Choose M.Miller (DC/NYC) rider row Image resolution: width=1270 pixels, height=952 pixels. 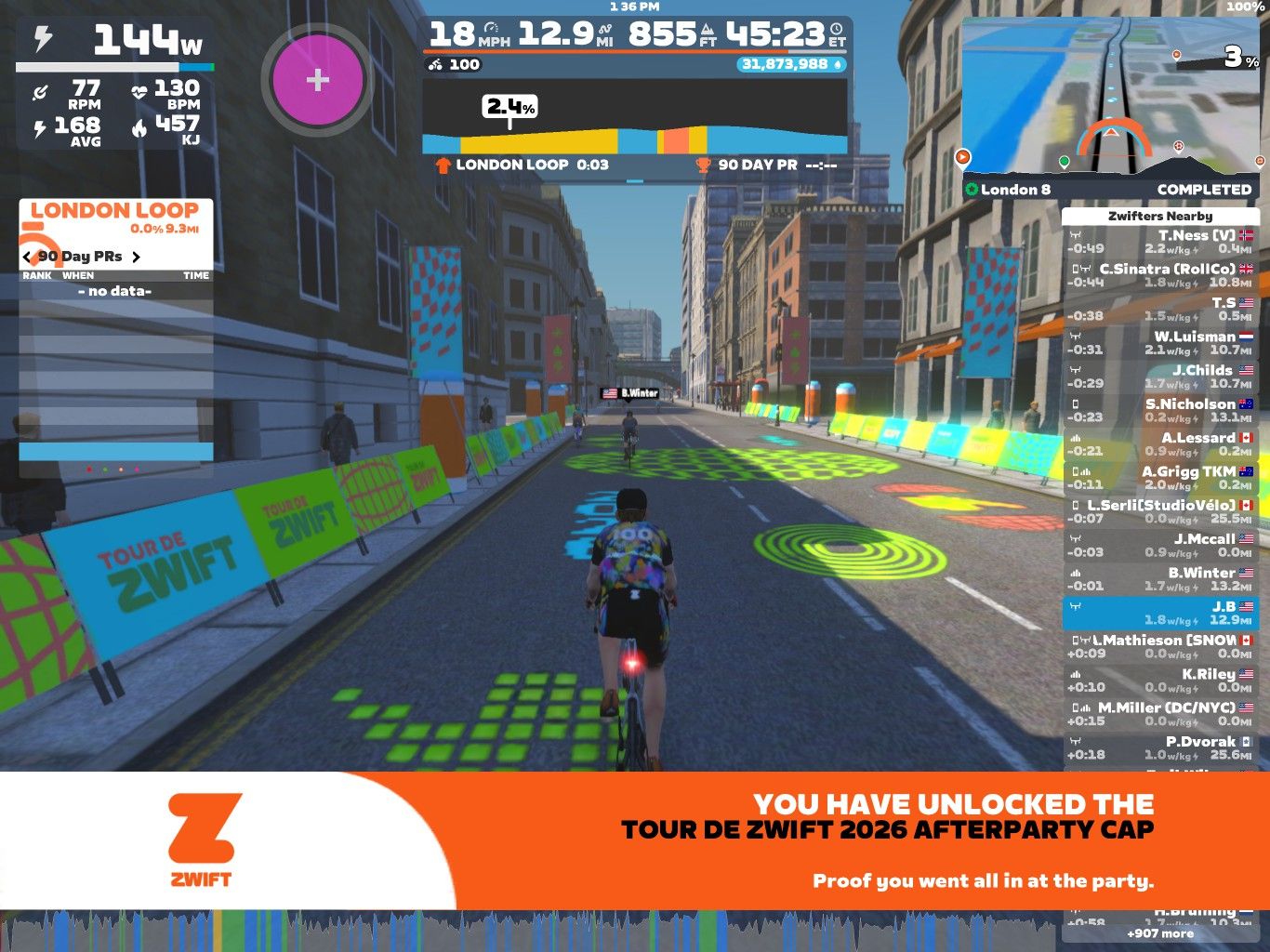(1159, 714)
